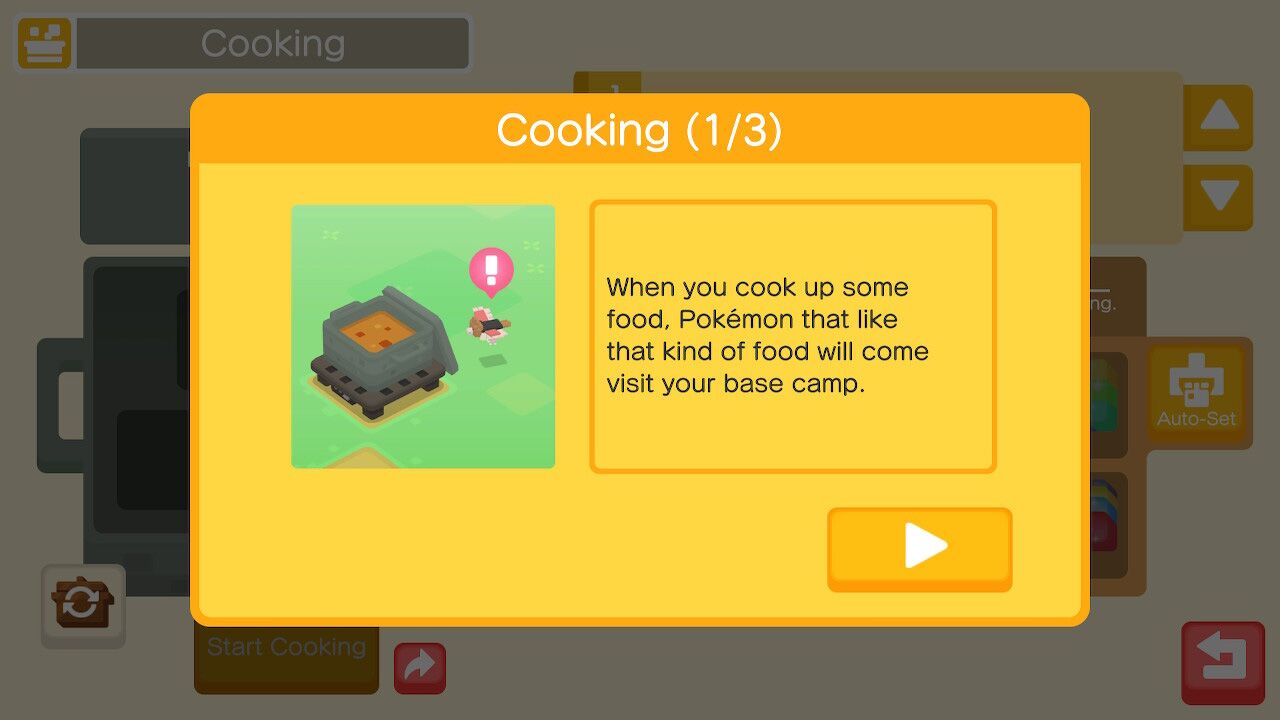Click the up arrow to raise quantity
1280x720 pixels.
(1217, 115)
